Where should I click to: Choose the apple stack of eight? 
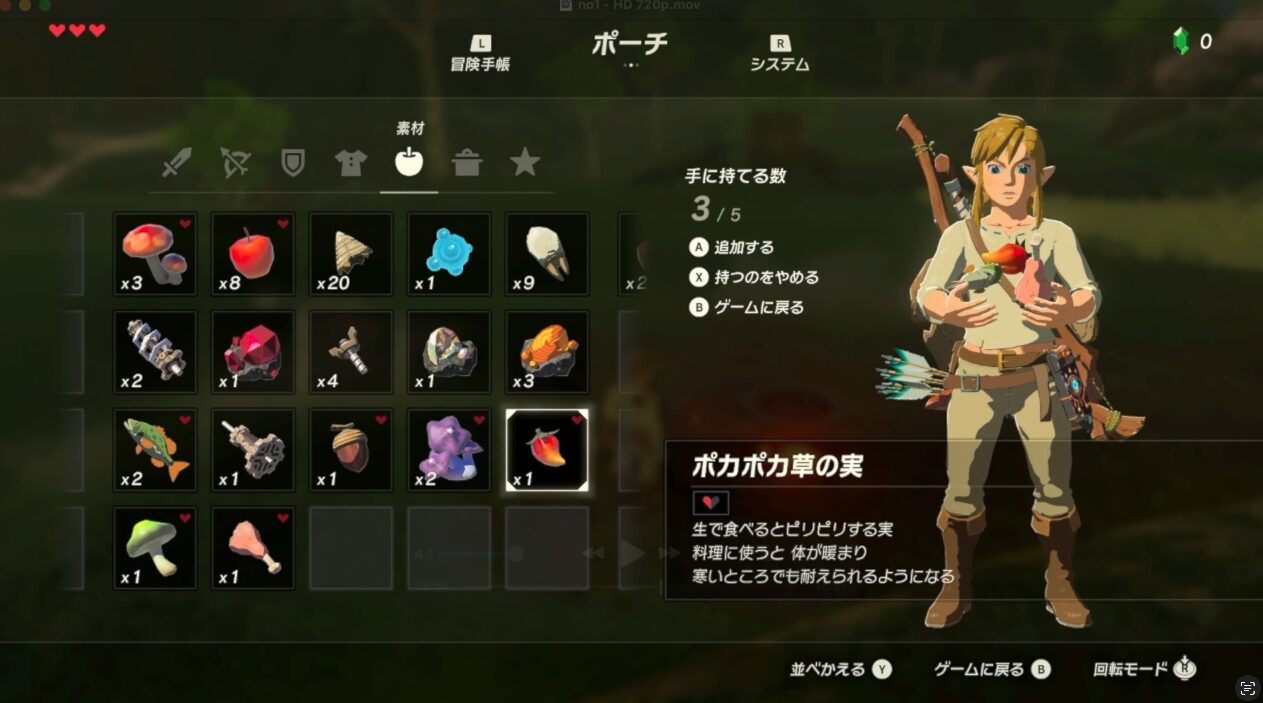pos(253,254)
